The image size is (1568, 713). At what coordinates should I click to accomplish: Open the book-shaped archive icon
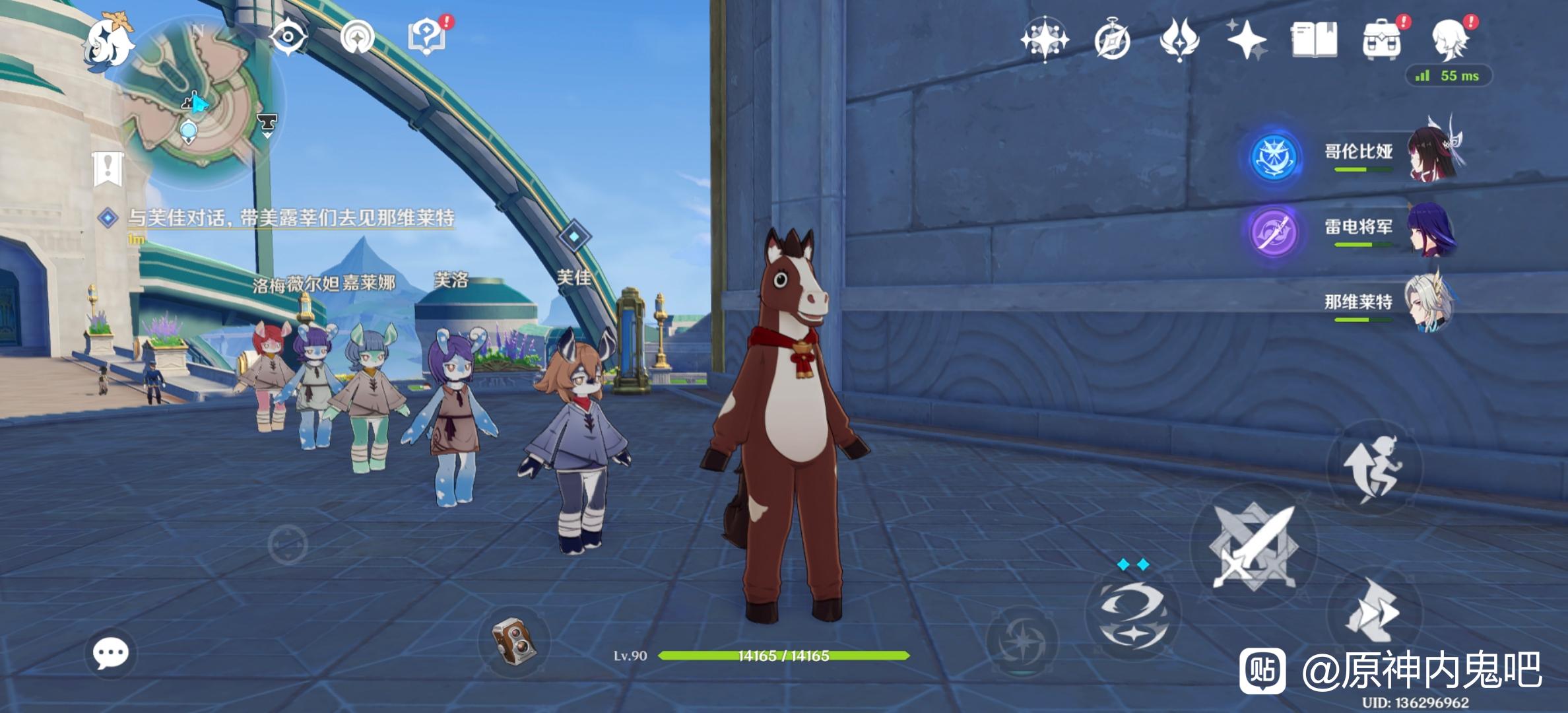1314,40
